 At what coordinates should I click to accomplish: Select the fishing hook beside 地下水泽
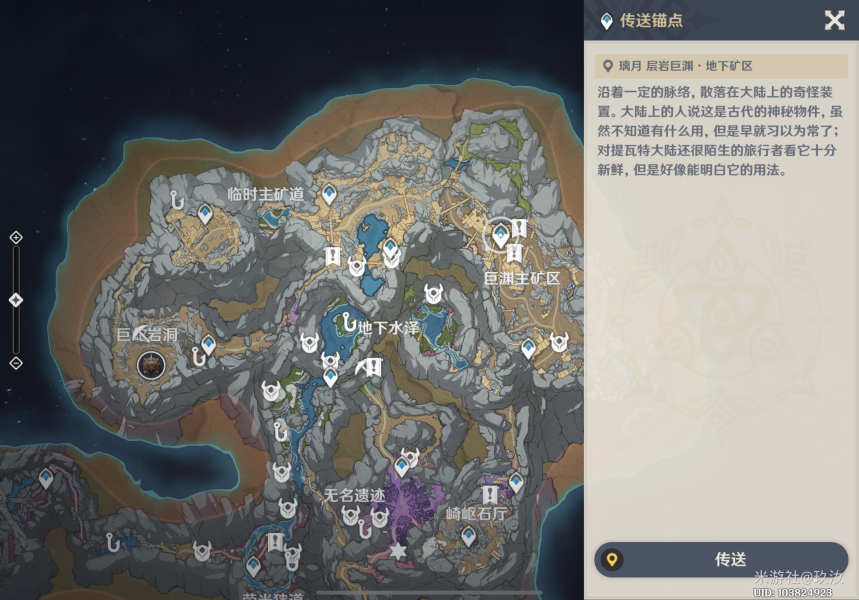[347, 324]
